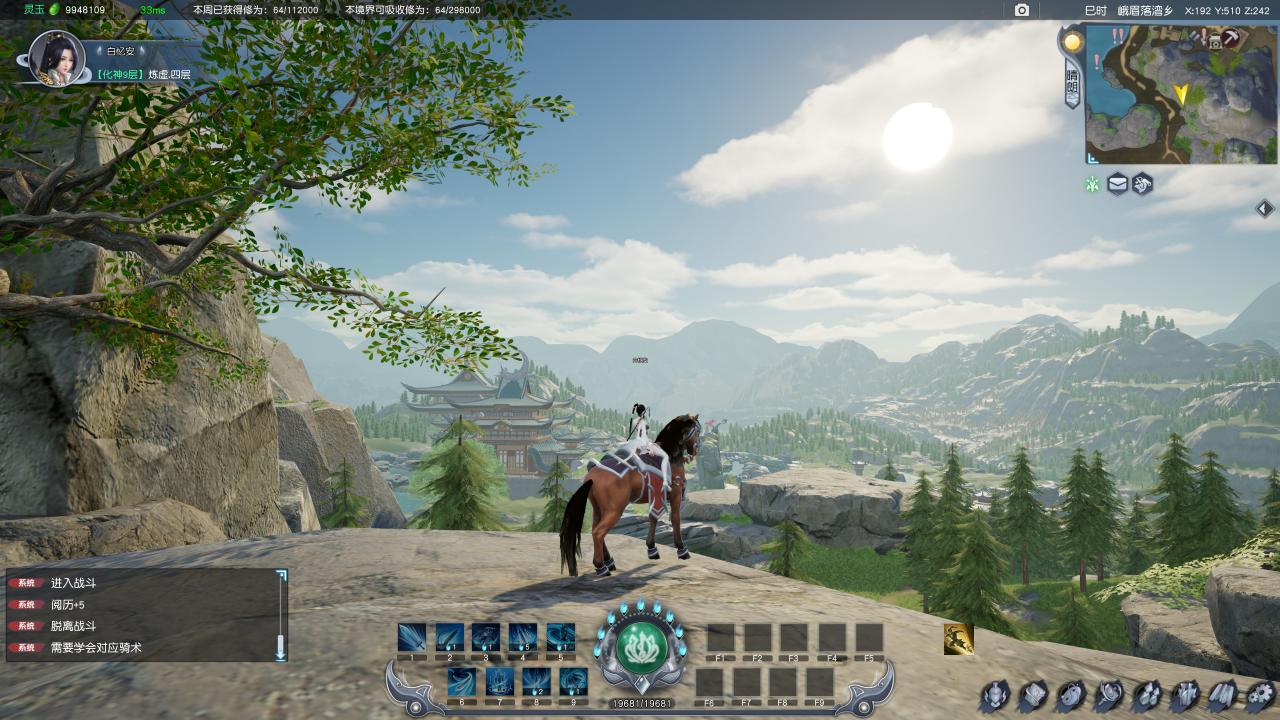Select the 进入战斗 system message row
This screenshot has height=720, width=1280.
point(140,582)
